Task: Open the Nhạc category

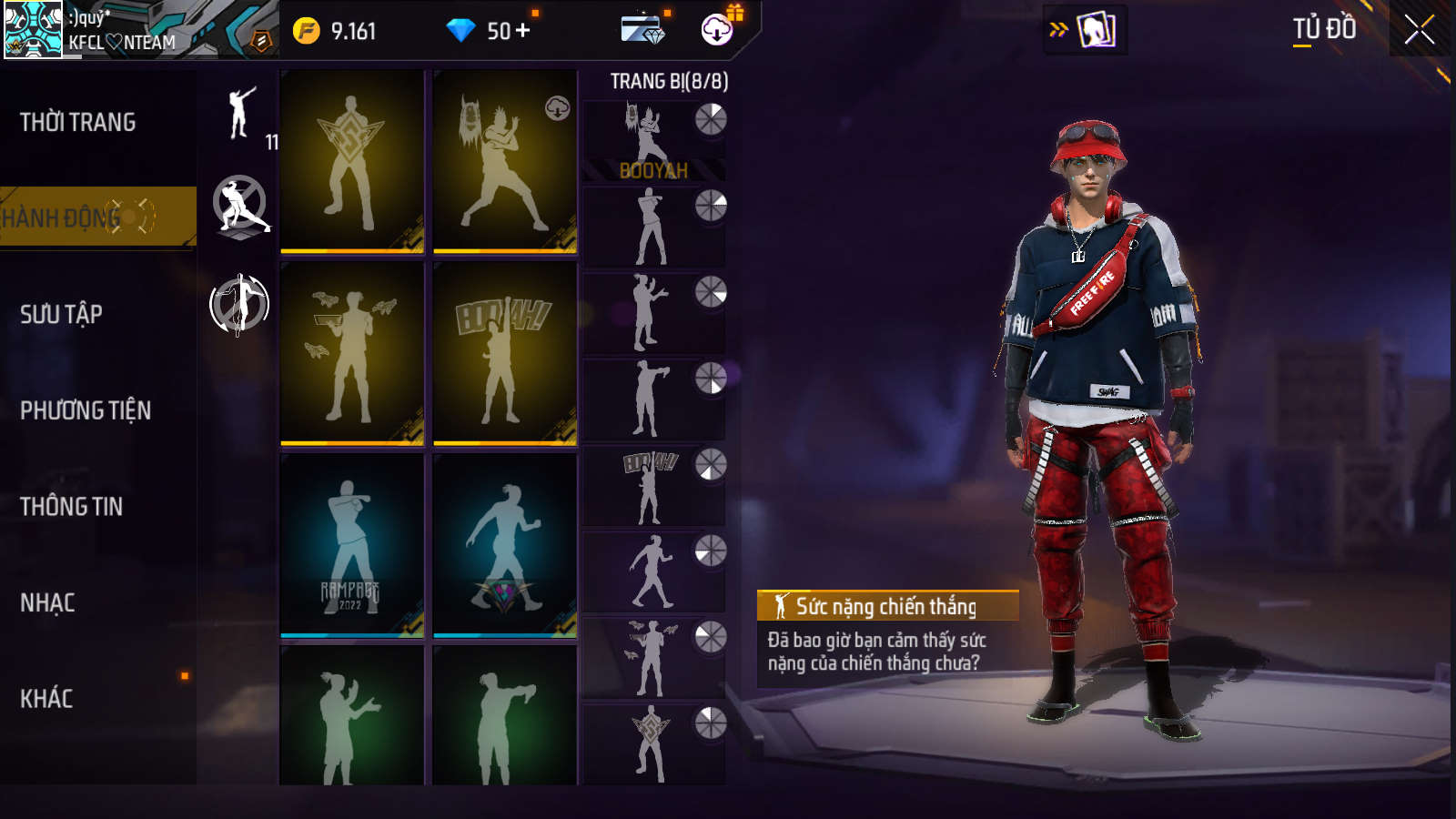Action: (47, 602)
